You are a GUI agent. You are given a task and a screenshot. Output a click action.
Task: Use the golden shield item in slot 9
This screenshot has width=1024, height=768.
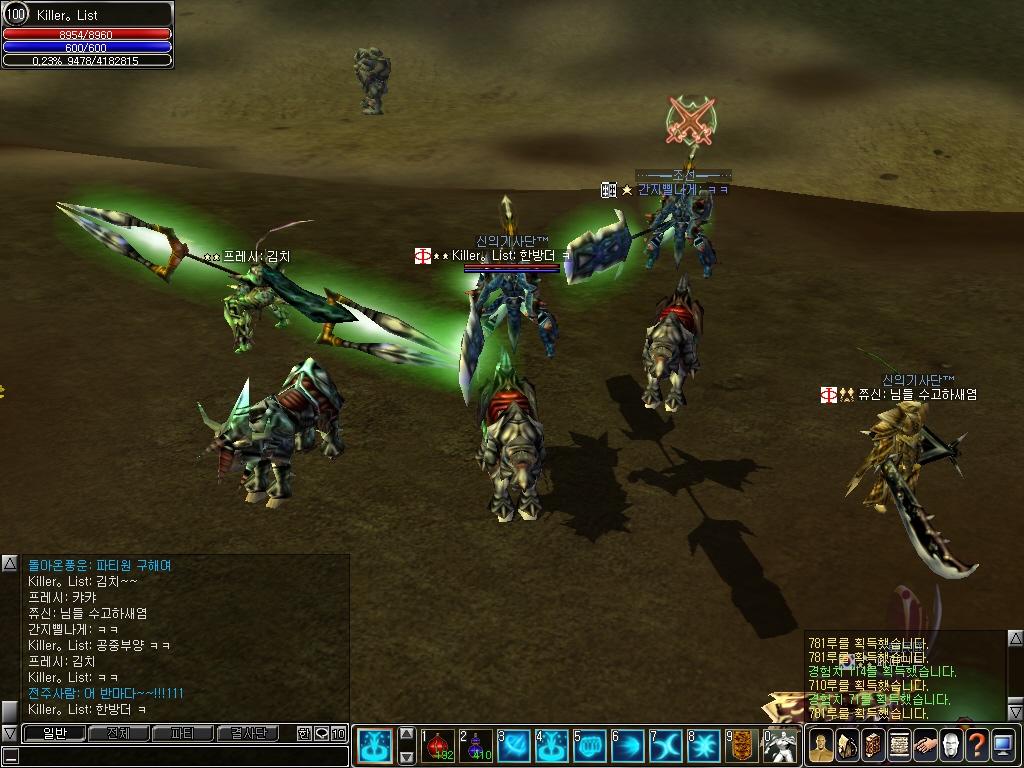(742, 745)
